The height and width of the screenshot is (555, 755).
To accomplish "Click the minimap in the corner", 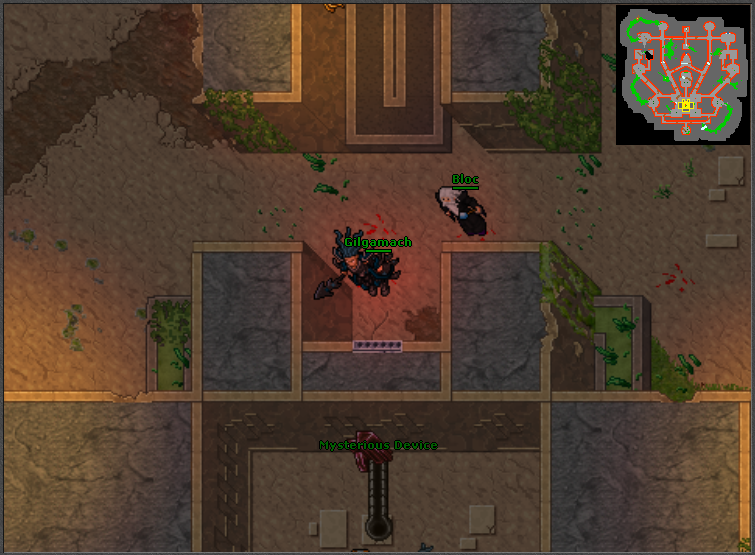I will coord(681,75).
